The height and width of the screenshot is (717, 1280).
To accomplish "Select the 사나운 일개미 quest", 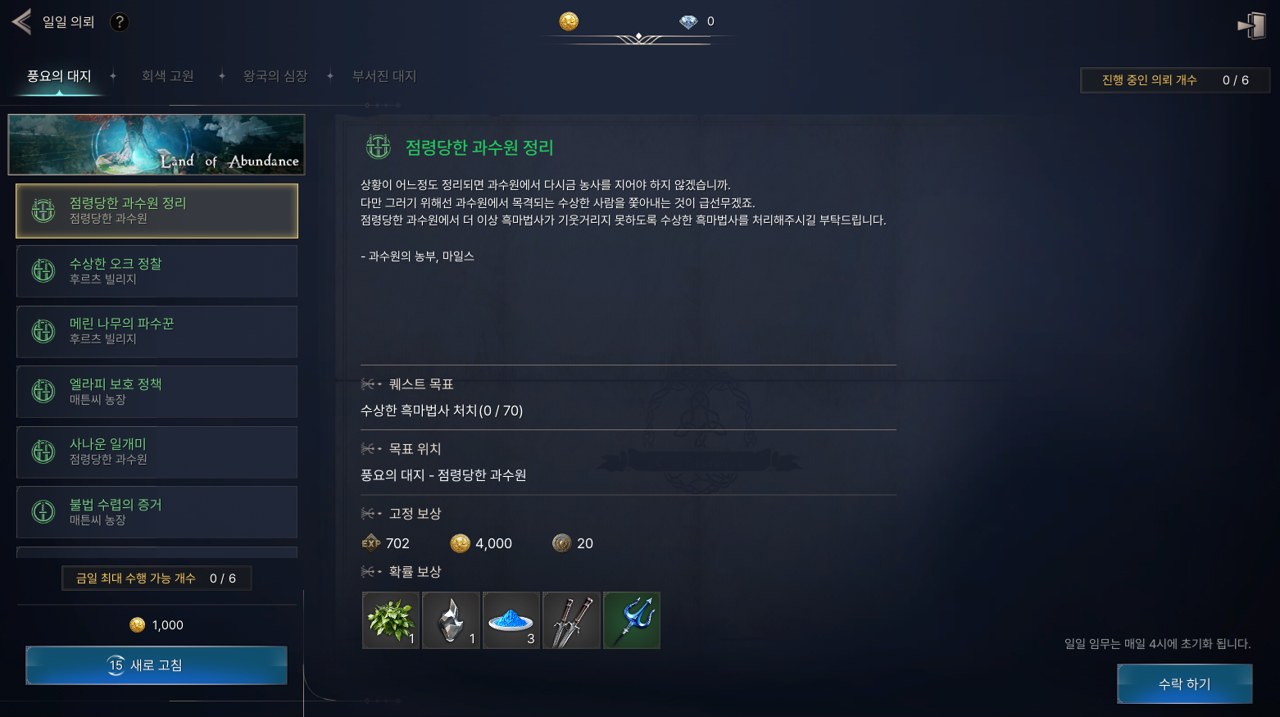I will point(157,451).
